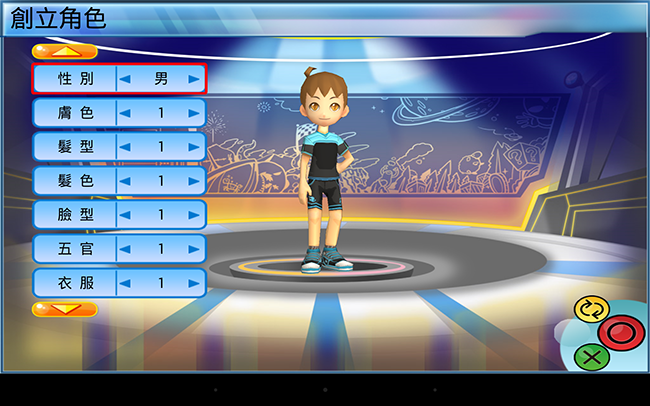
Task: Advance the 髮色 hair color option
Action: tap(194, 181)
